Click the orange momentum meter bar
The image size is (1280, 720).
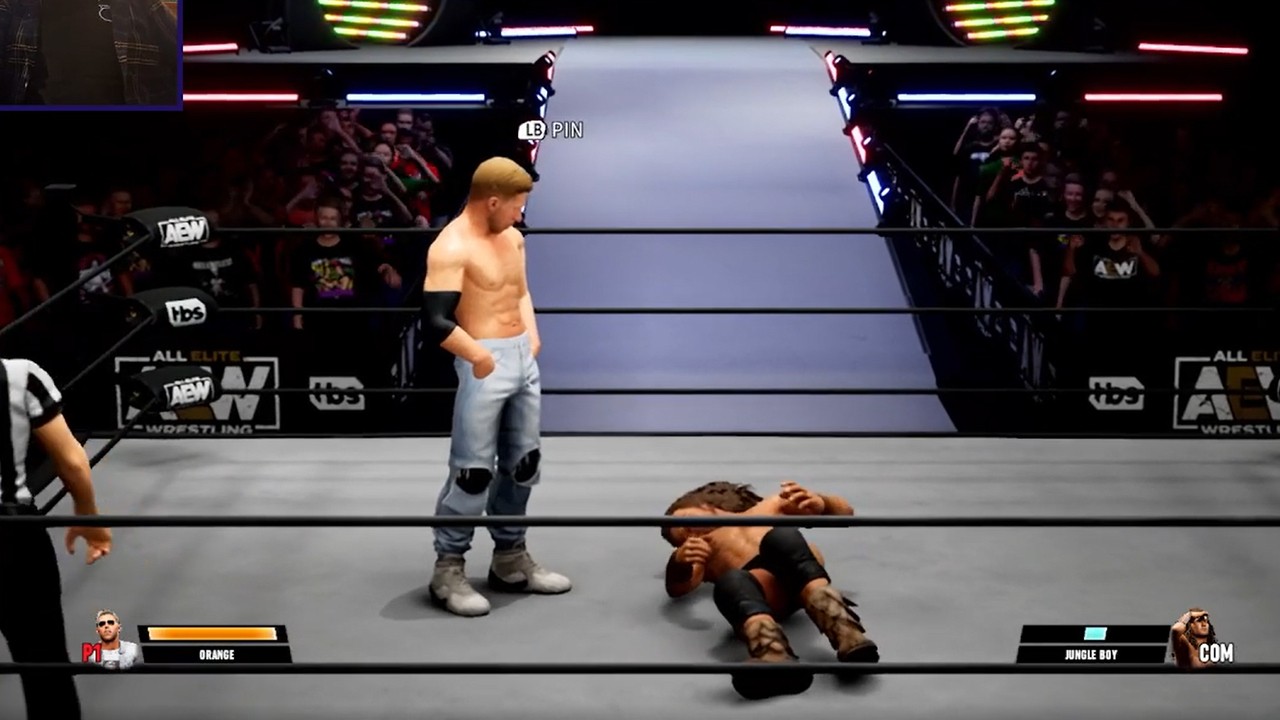pos(210,633)
